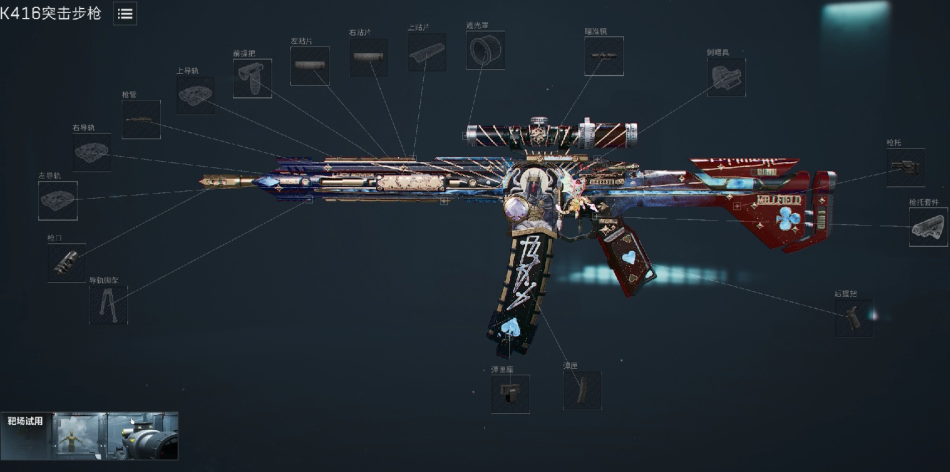Open the magazine (弹匣) attachment slot
Image resolution: width=950 pixels, height=472 pixels.
tap(582, 390)
